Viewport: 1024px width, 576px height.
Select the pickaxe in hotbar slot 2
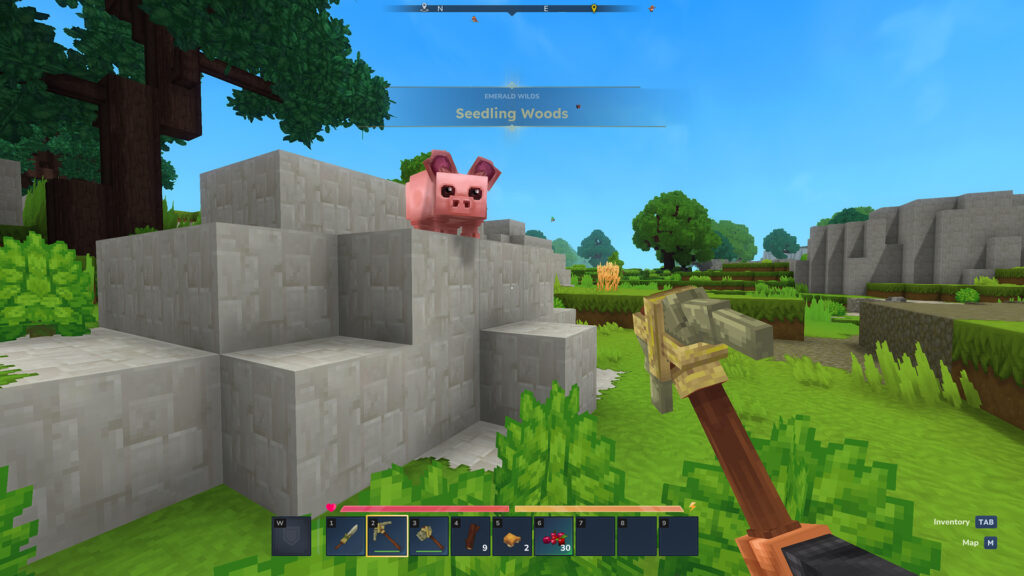point(387,536)
